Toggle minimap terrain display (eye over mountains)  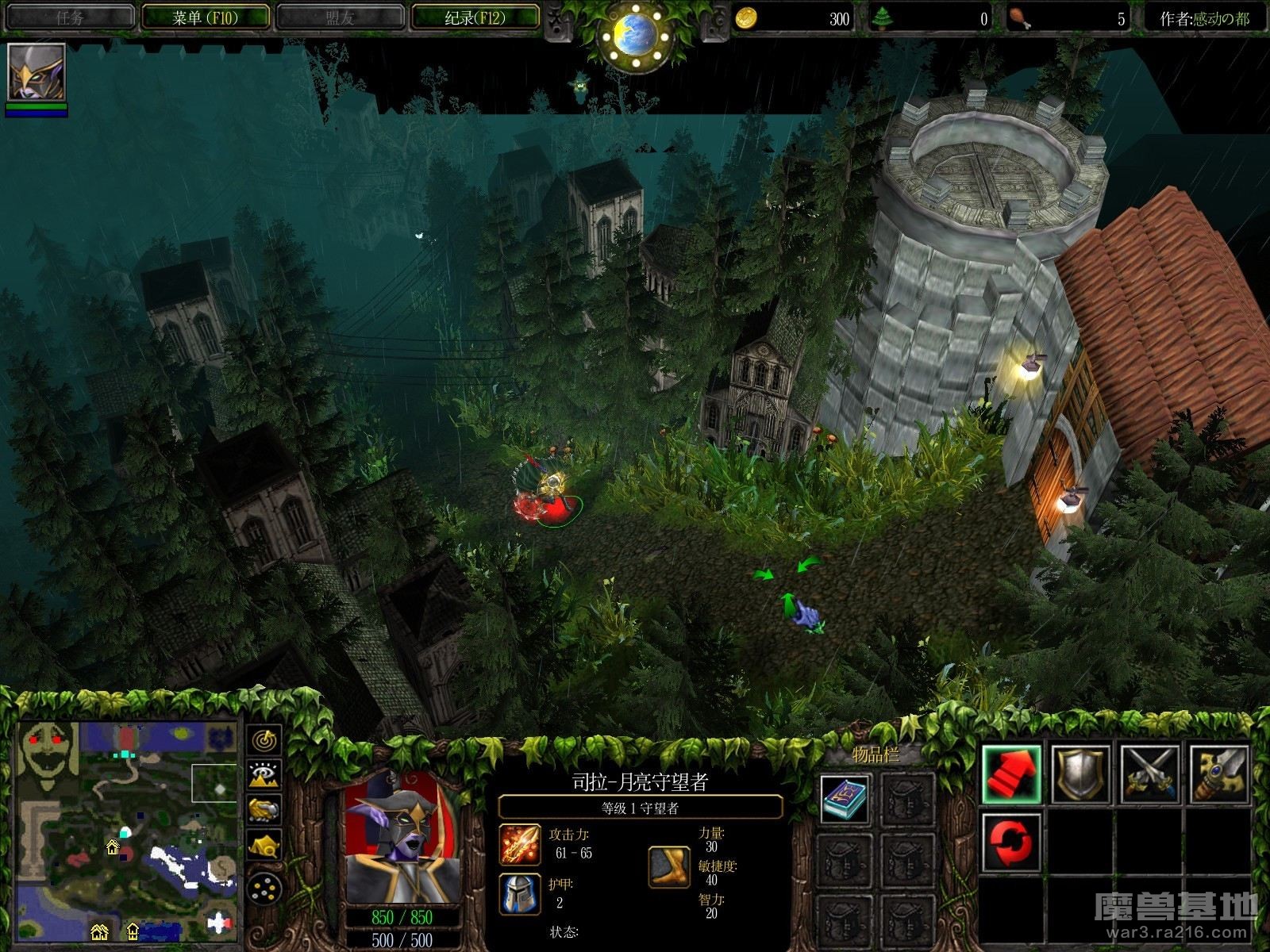tap(264, 774)
